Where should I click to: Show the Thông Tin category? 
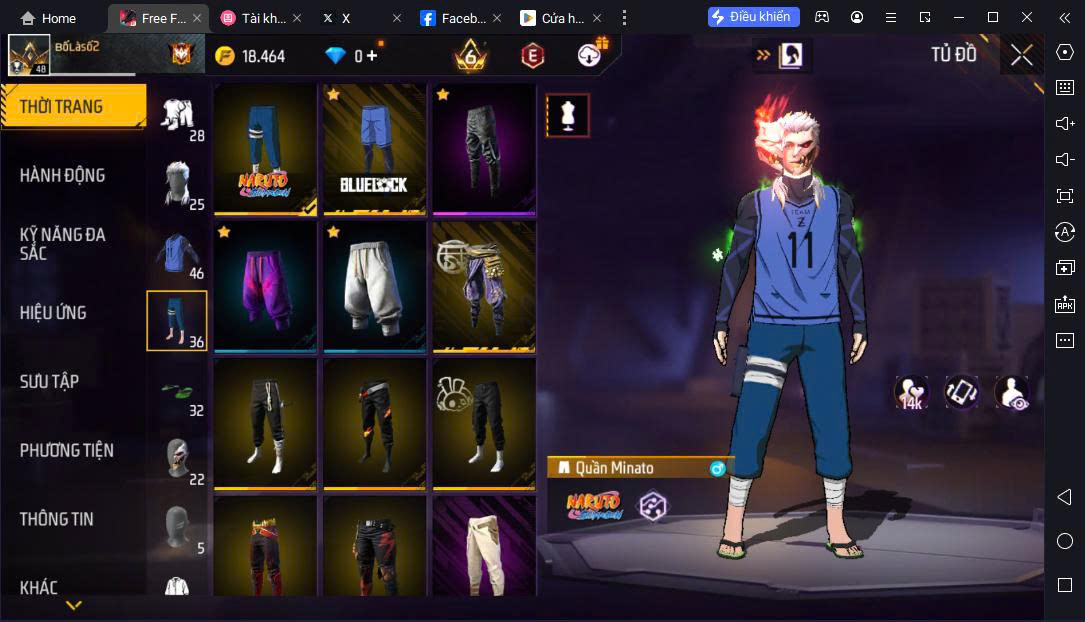coord(56,519)
